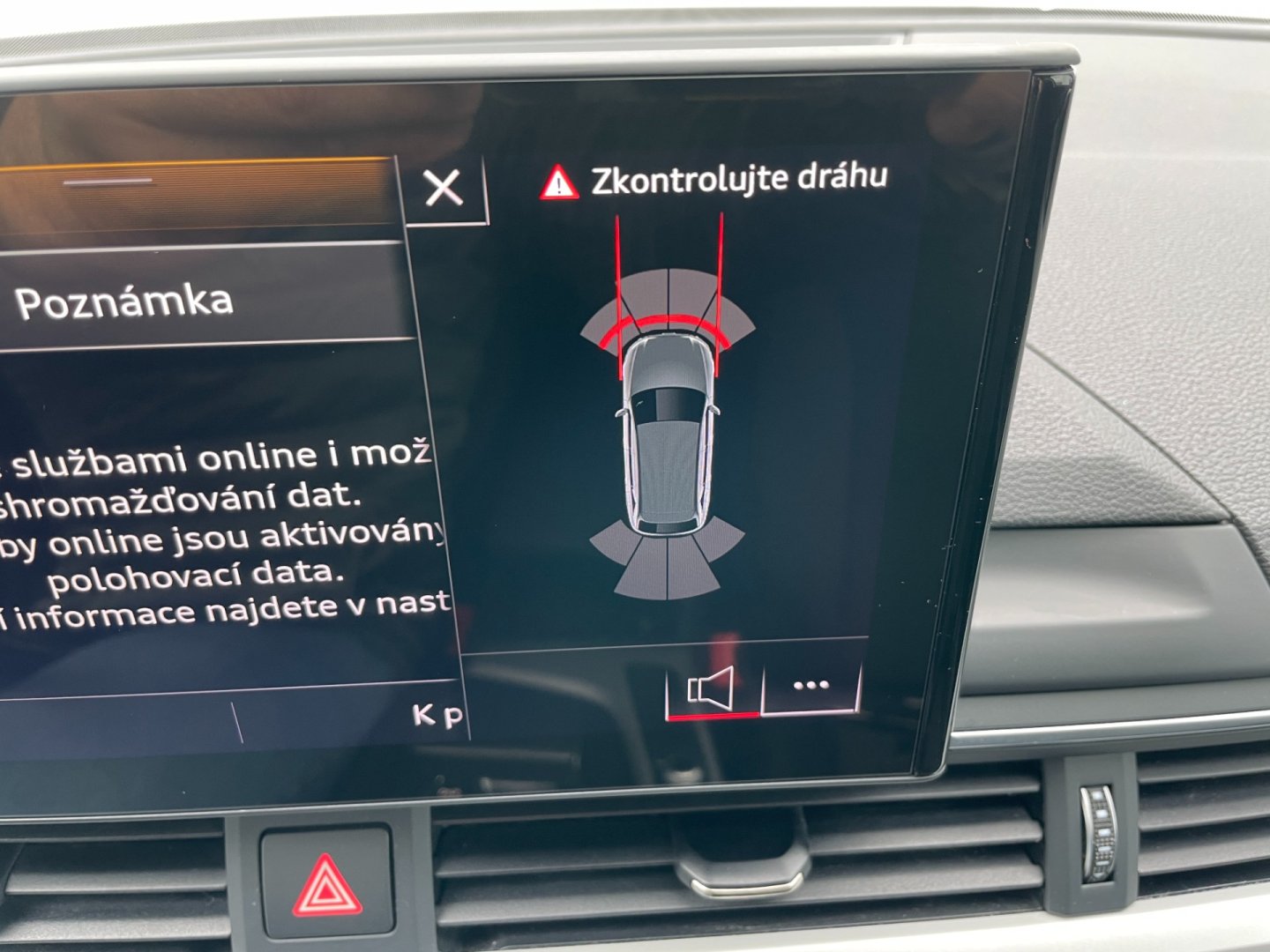Toggle the parking sensor speaker sound
1270x952 pixels.
pos(711,688)
